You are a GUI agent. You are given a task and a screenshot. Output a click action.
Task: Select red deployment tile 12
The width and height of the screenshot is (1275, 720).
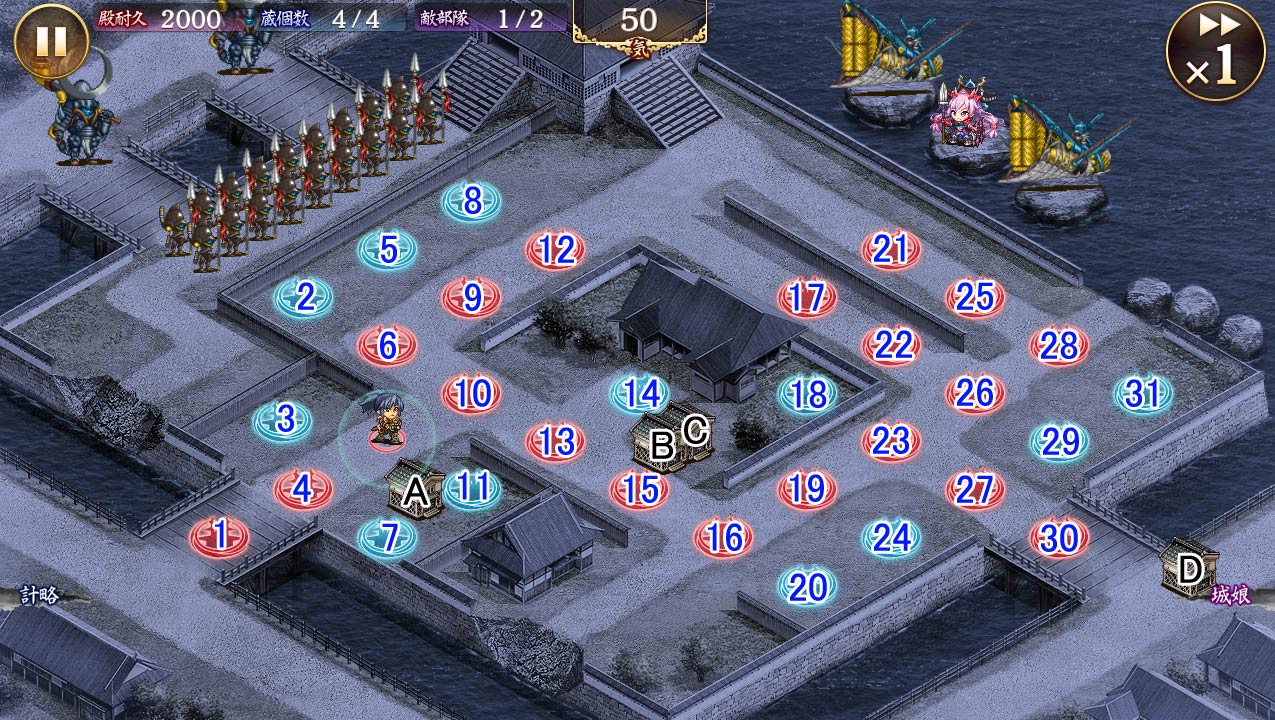(556, 250)
